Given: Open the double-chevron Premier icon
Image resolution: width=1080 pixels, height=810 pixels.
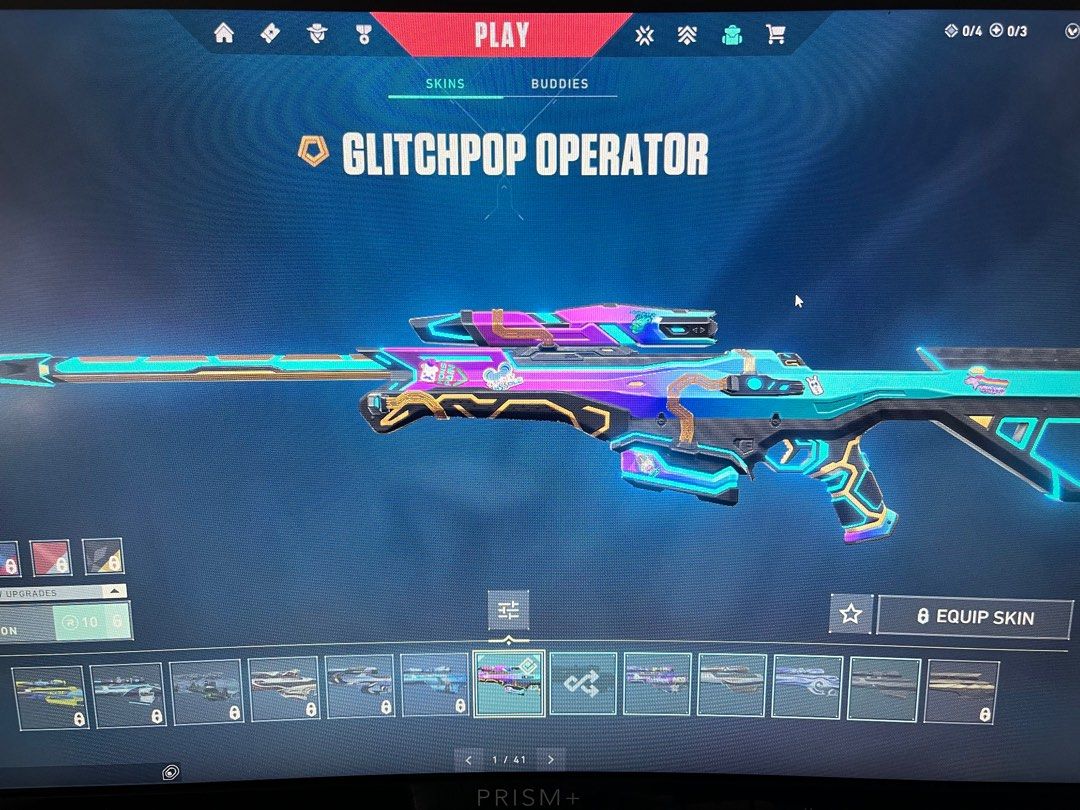Looking at the screenshot, I should tap(687, 35).
